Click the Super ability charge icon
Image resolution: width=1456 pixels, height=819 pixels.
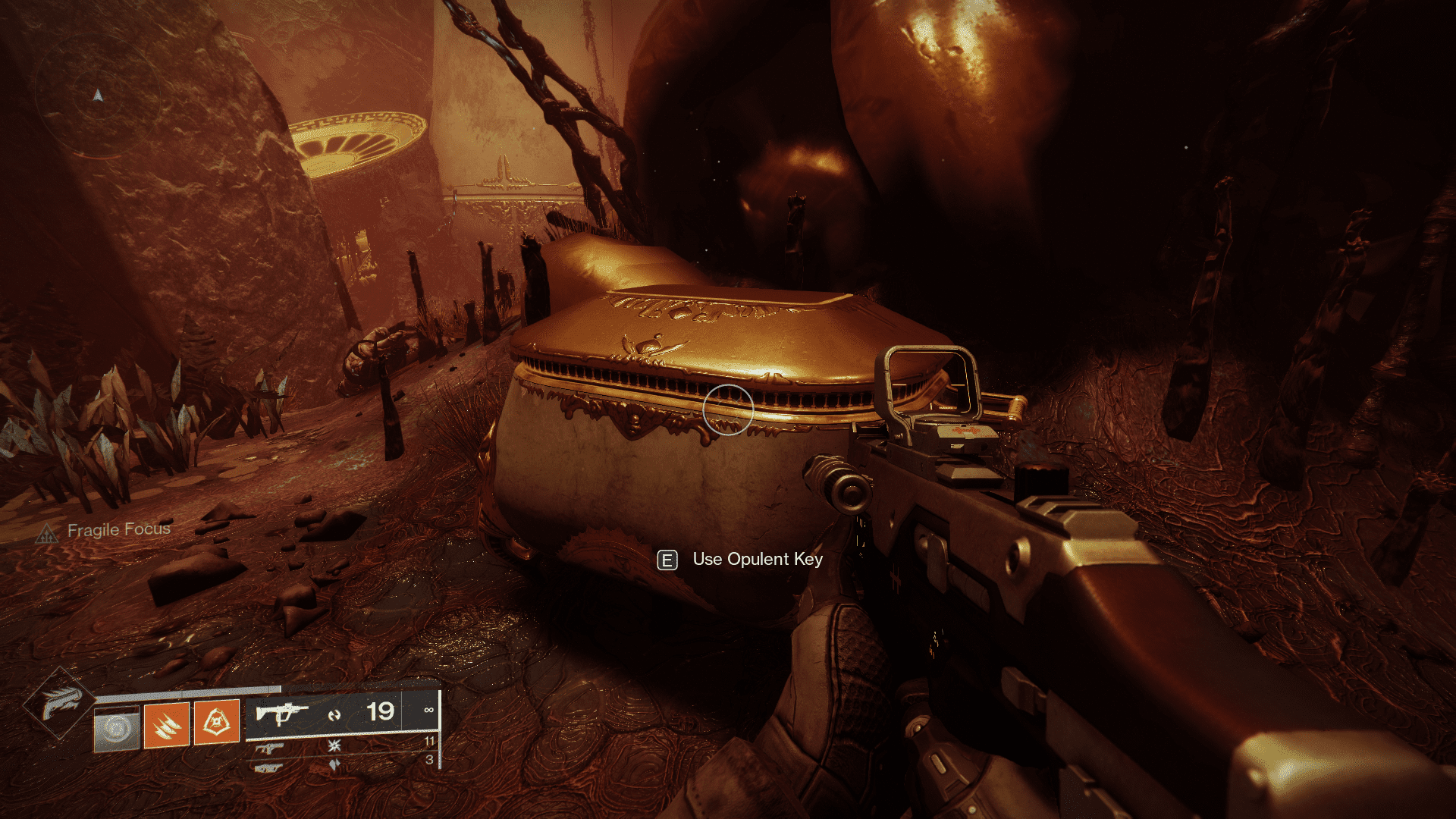click(x=116, y=730)
